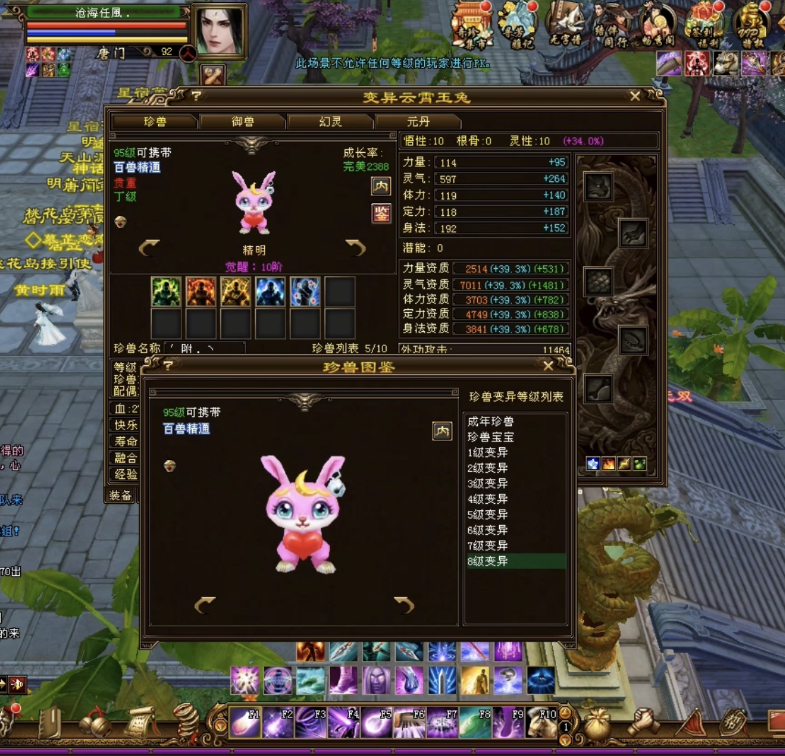
Task: Select the 幻灵 tab
Action: 329,121
